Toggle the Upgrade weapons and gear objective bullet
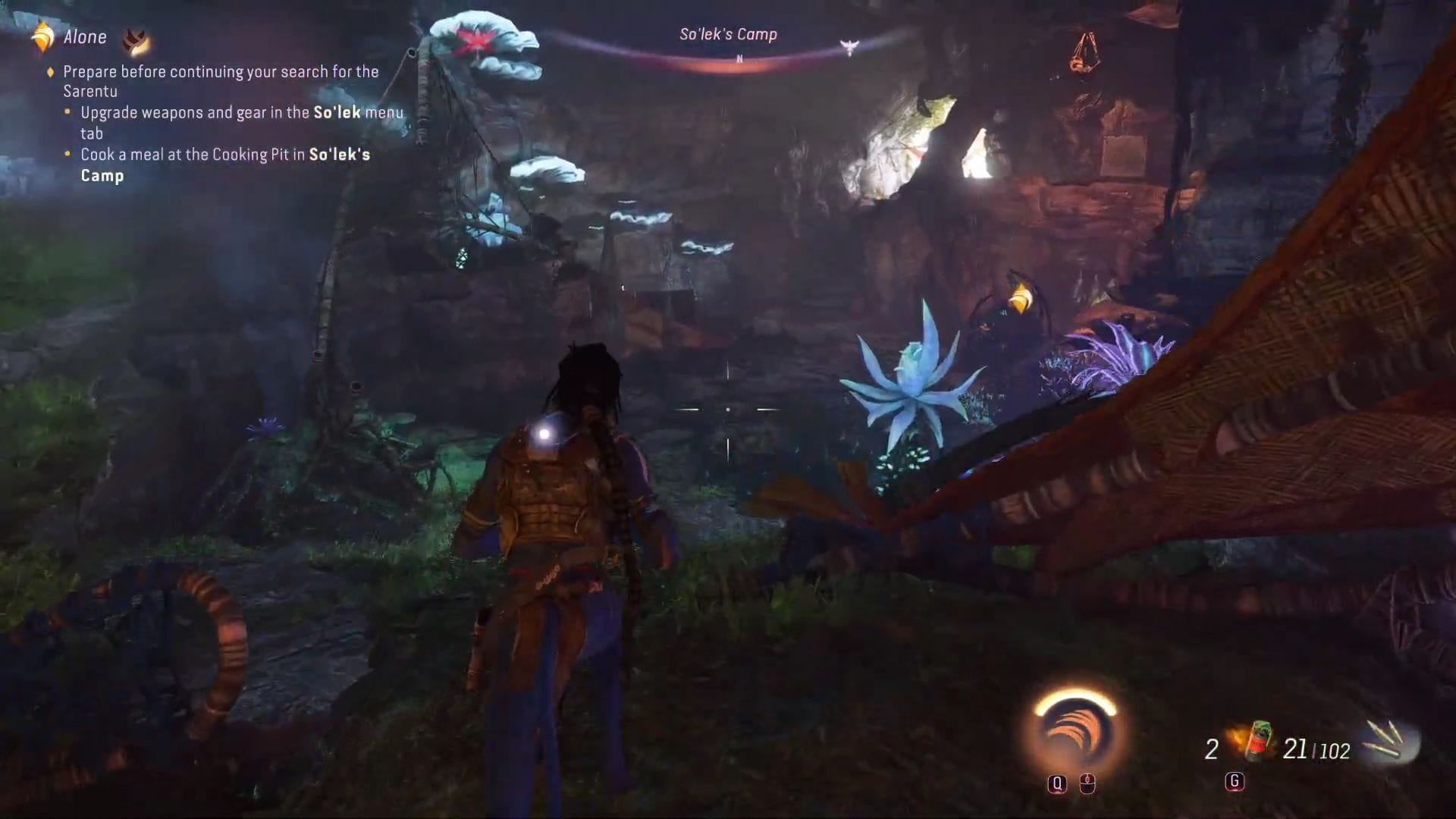 pyautogui.click(x=67, y=113)
